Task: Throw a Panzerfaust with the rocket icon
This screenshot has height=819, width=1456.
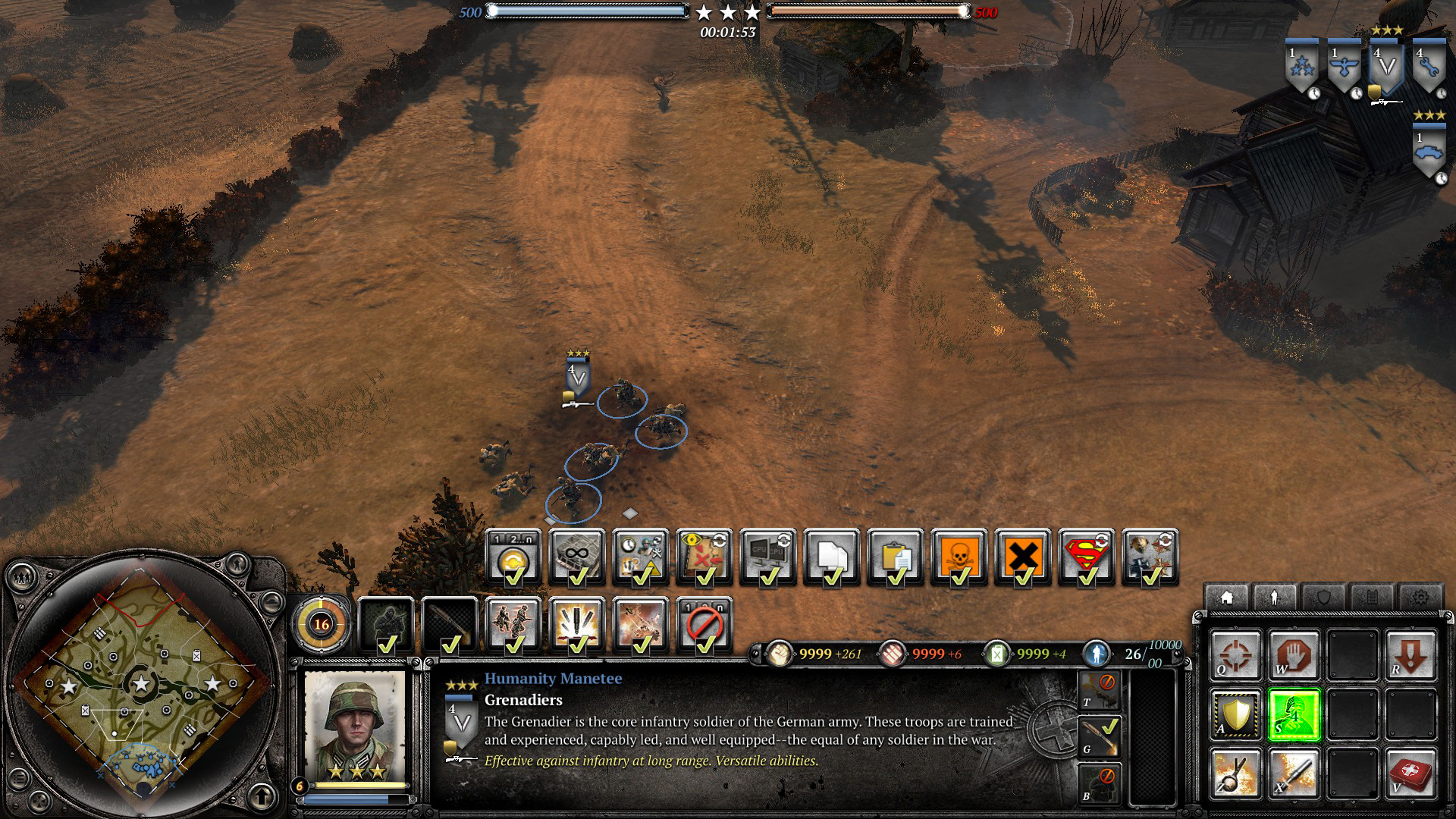Action: tap(1294, 773)
